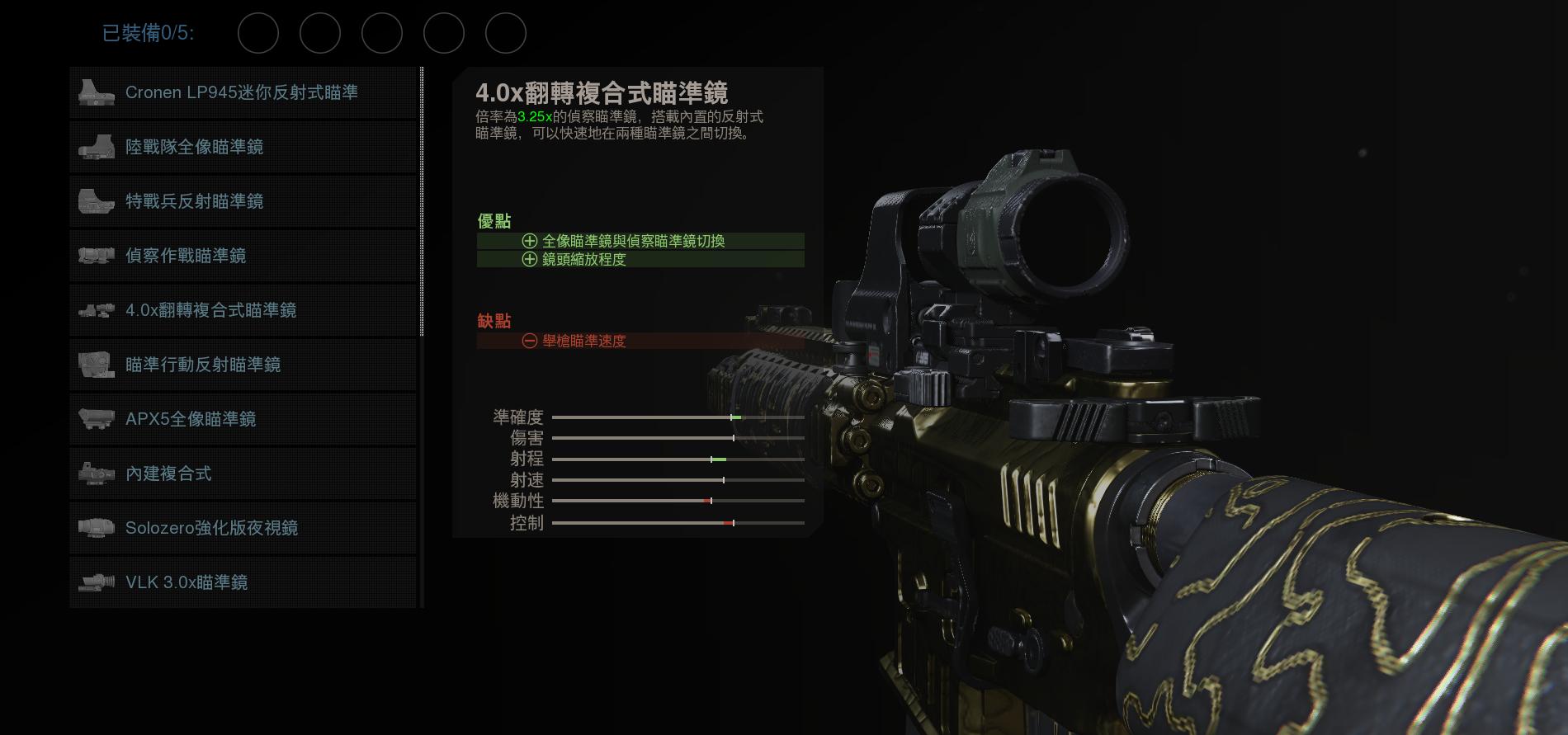Click the 機動性 stat bar
The width and height of the screenshot is (1568, 735).
[x=677, y=501]
